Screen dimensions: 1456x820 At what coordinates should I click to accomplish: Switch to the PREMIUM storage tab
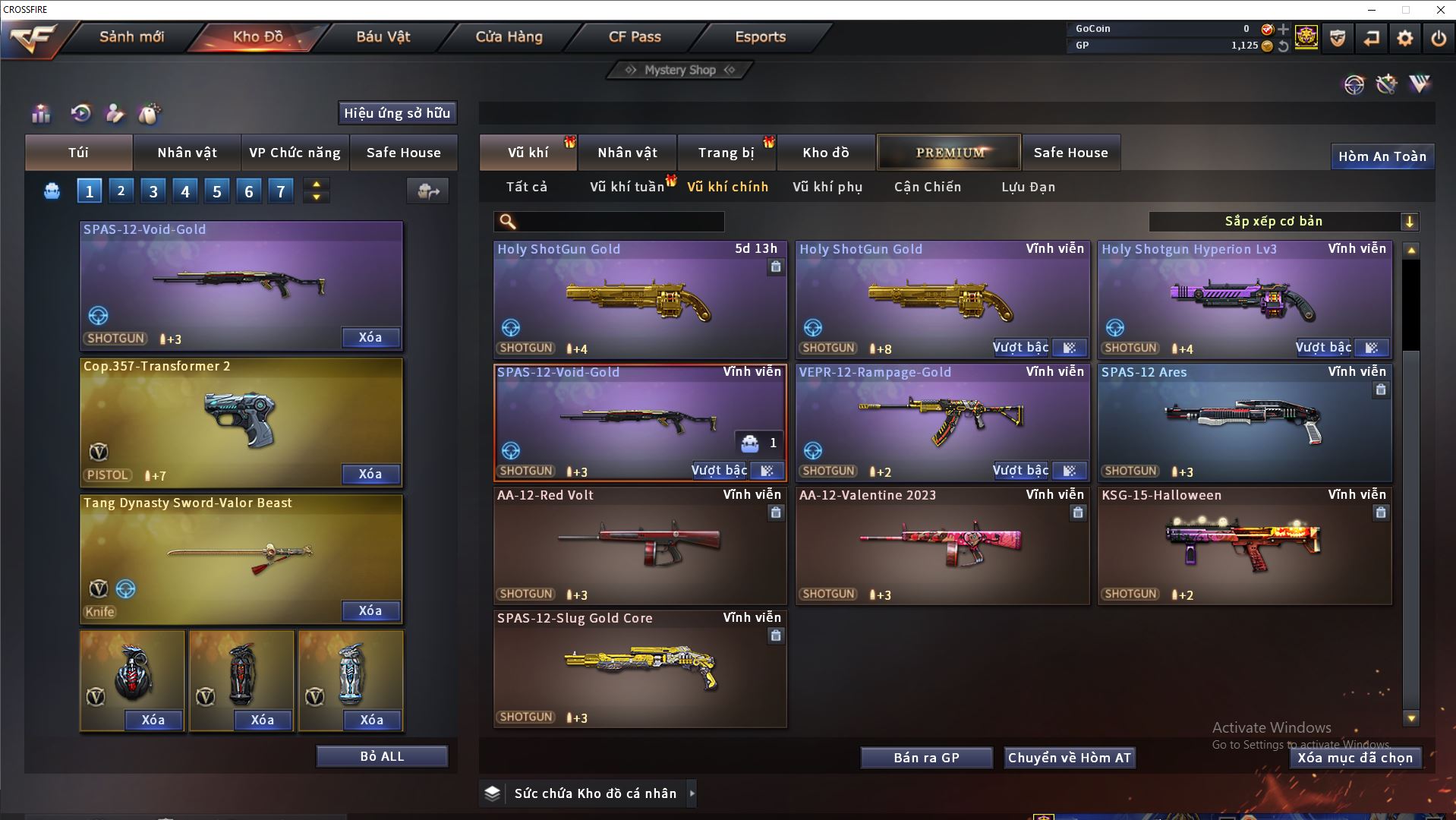click(949, 153)
